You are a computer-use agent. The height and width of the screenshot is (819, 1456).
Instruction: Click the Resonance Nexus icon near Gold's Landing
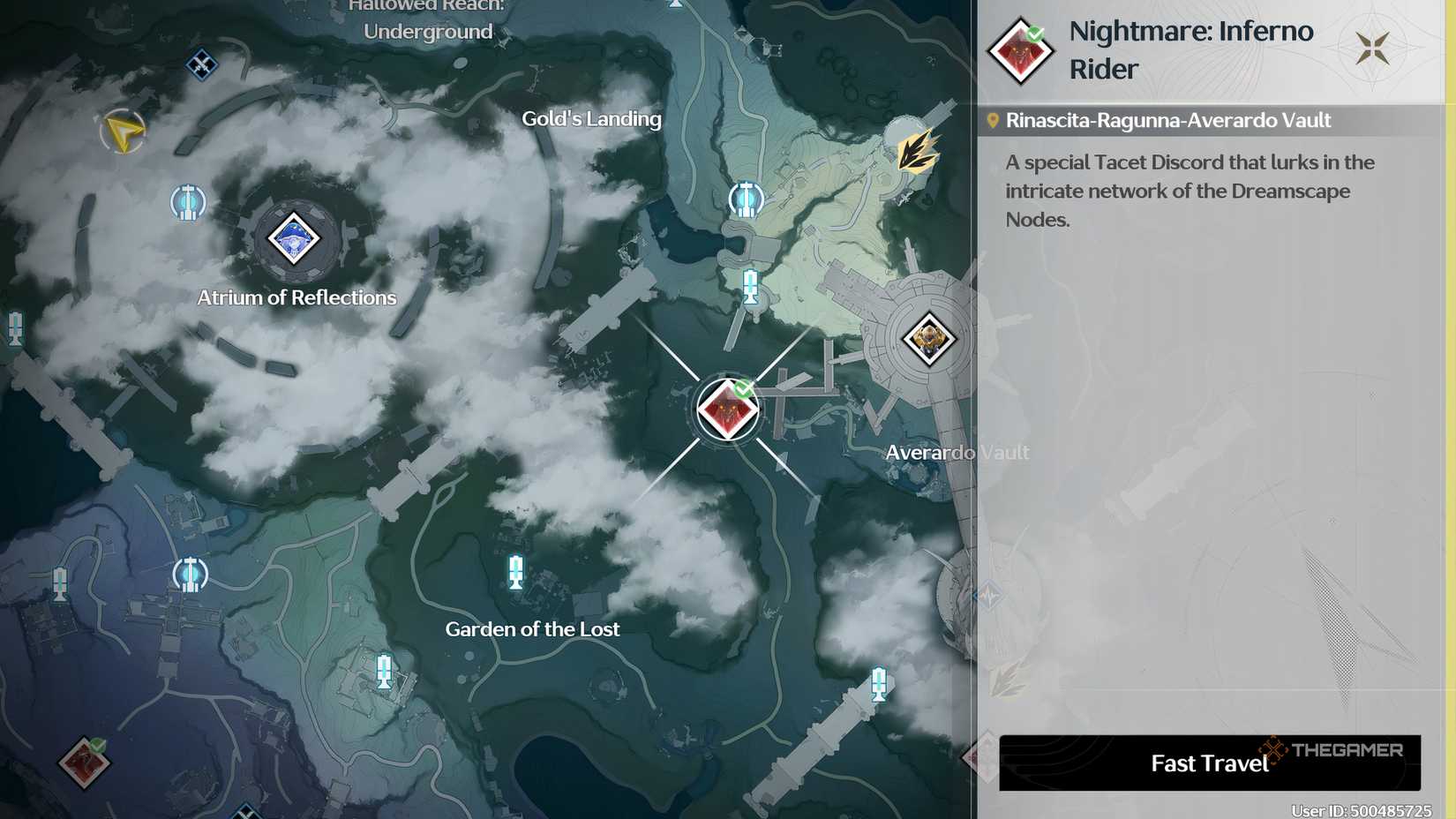coord(746,199)
